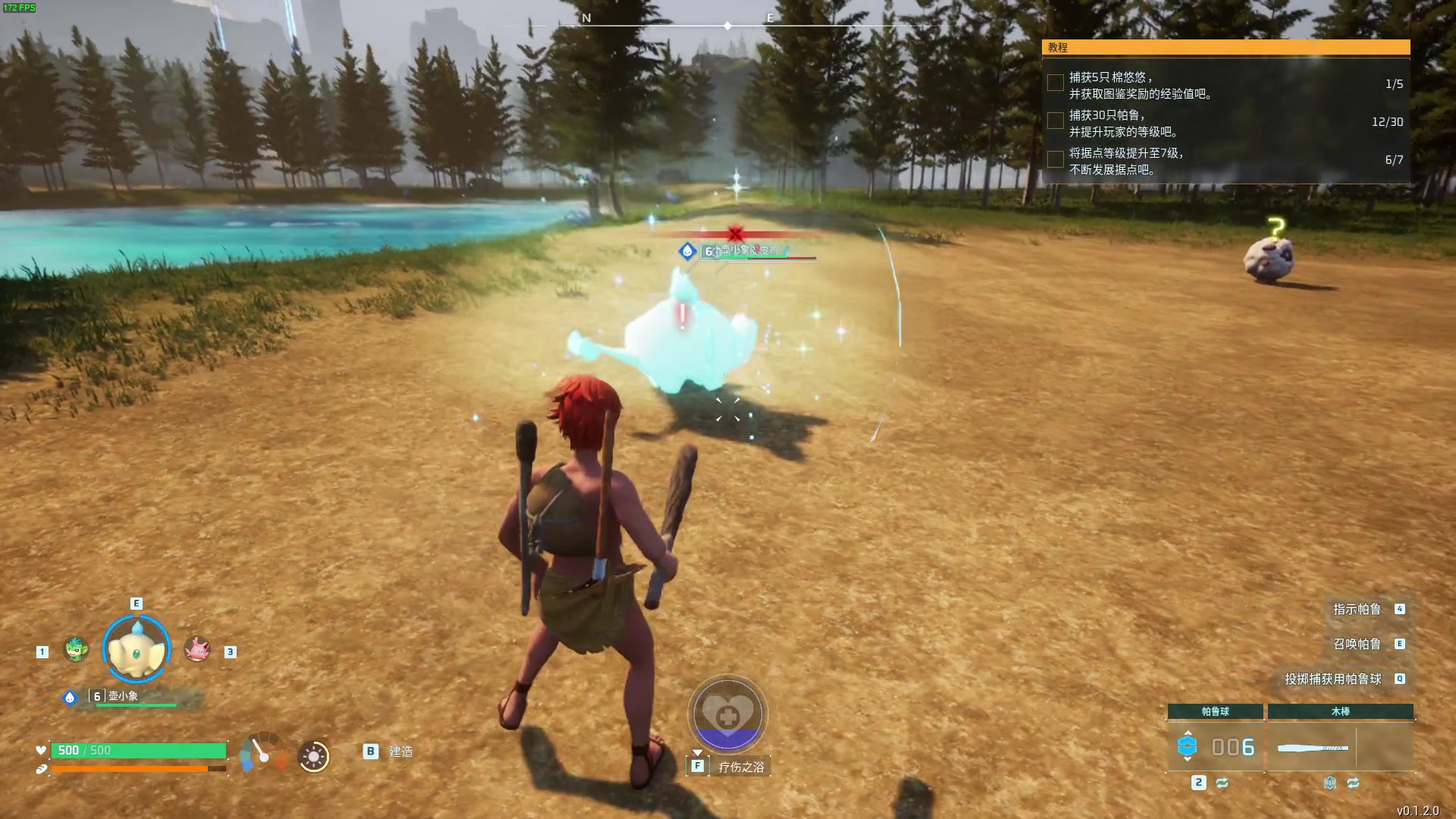Open the 教程 tutorial panel header
This screenshot has height=819, width=1456.
coord(1225,47)
